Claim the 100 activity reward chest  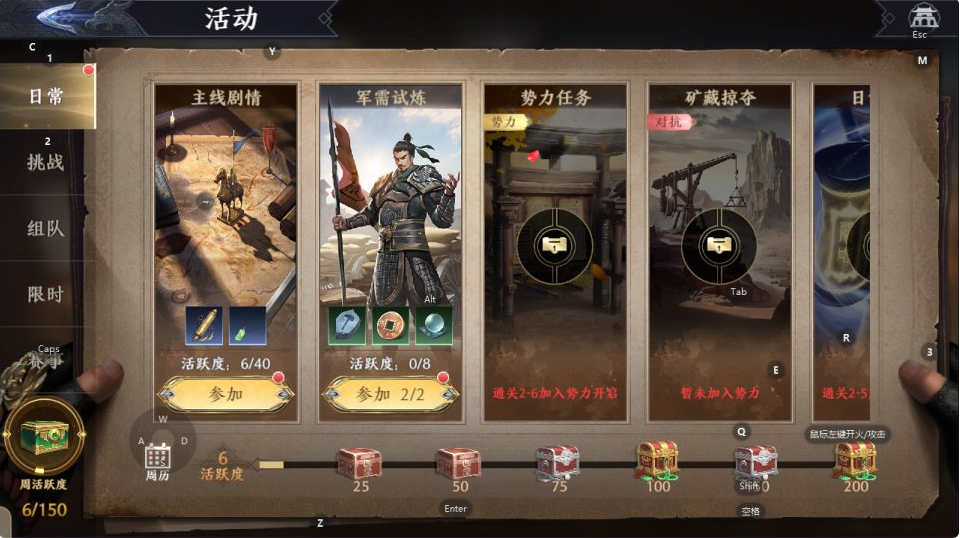click(657, 459)
